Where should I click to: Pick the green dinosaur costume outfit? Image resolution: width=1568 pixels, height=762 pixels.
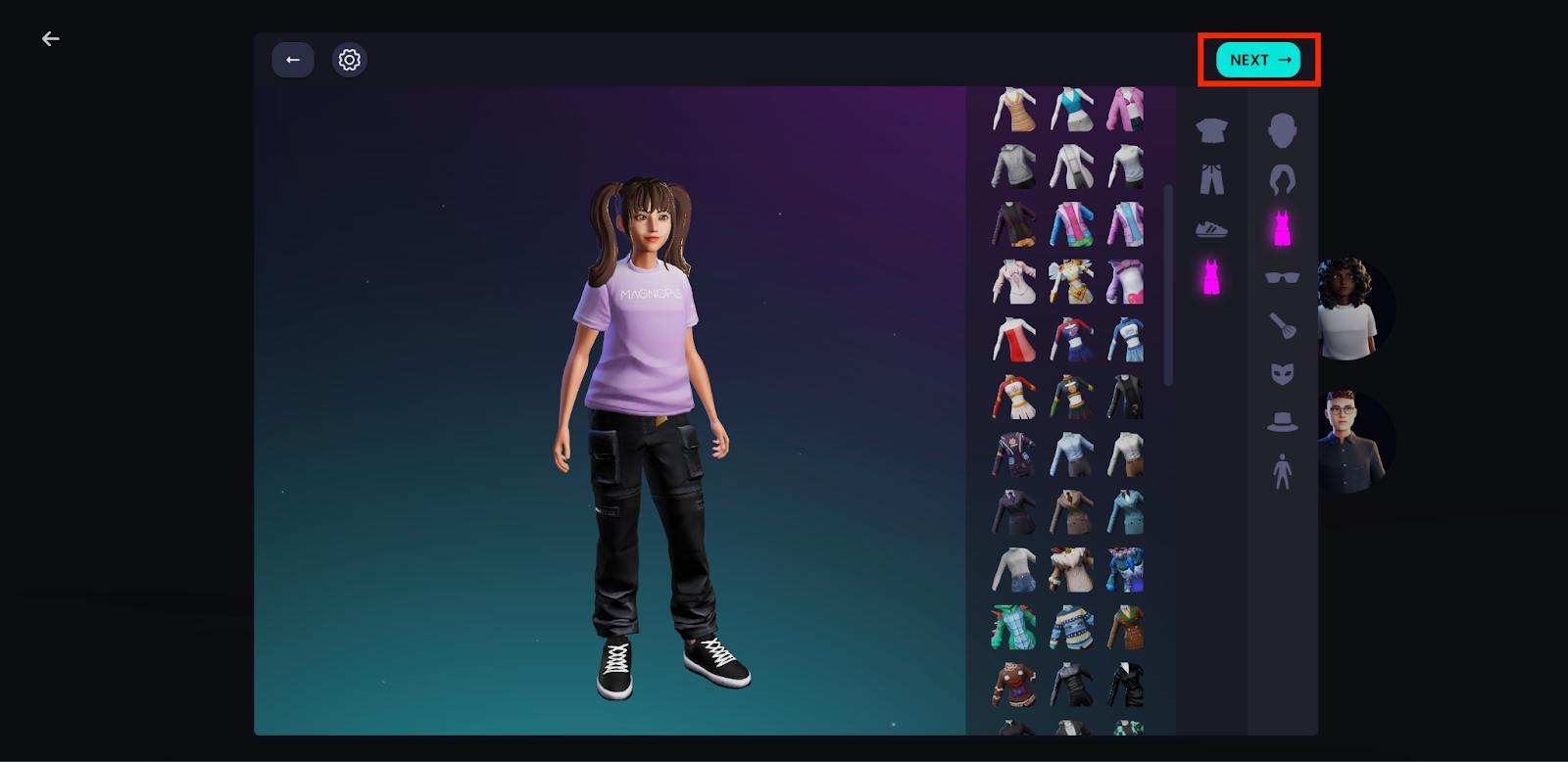1013,627
